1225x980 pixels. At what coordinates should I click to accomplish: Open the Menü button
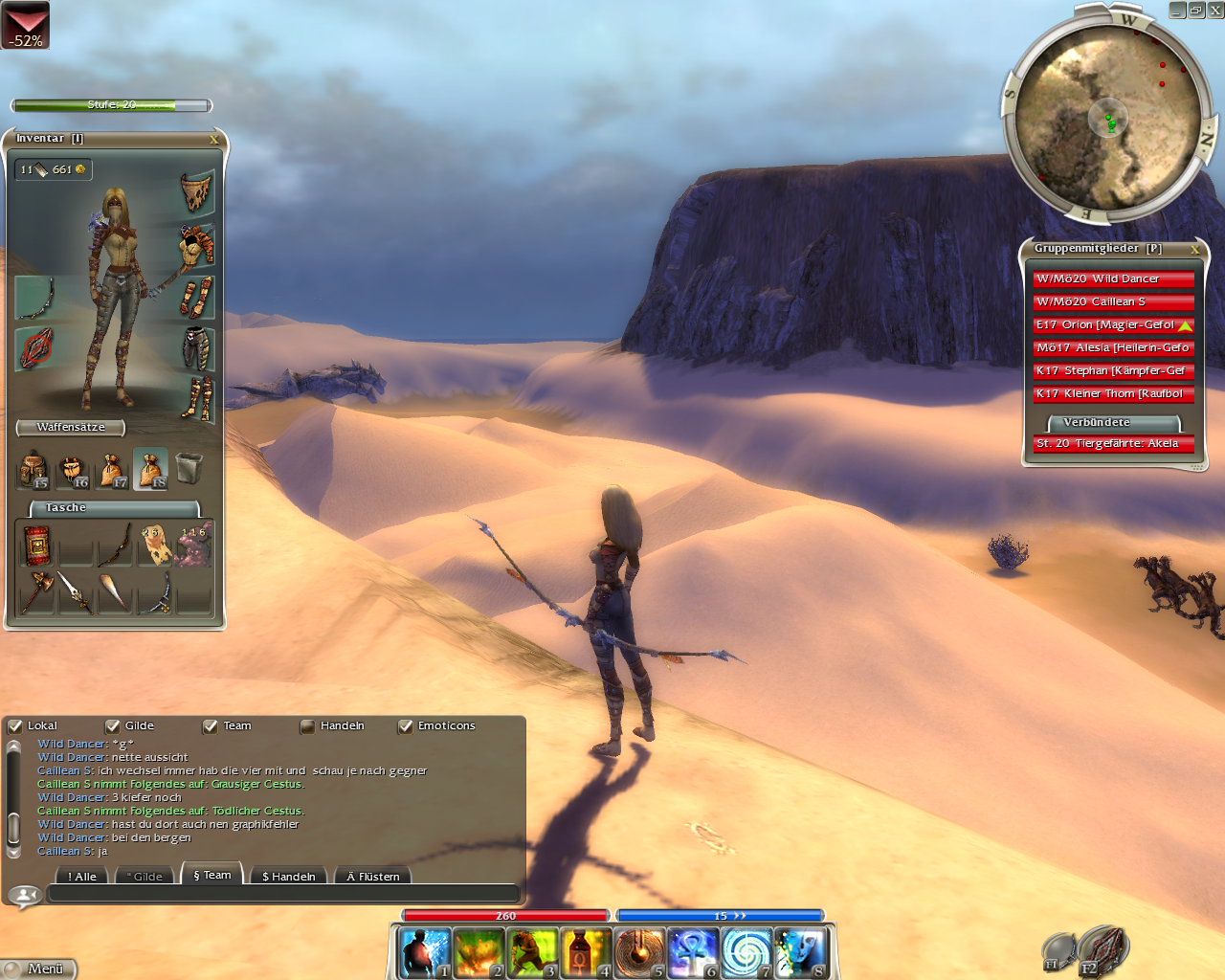click(38, 969)
